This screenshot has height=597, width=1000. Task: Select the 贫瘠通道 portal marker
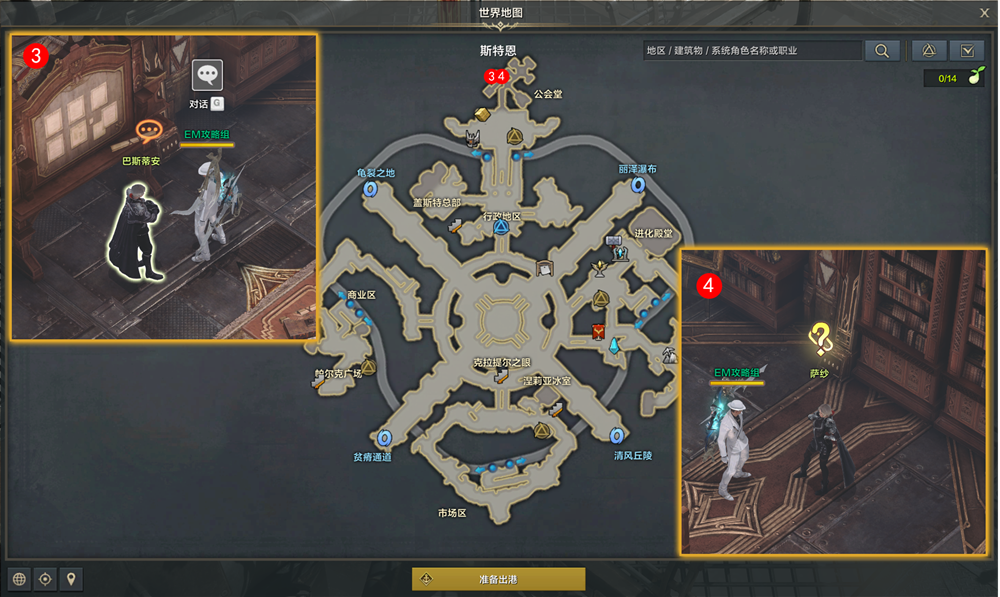tap(385, 437)
